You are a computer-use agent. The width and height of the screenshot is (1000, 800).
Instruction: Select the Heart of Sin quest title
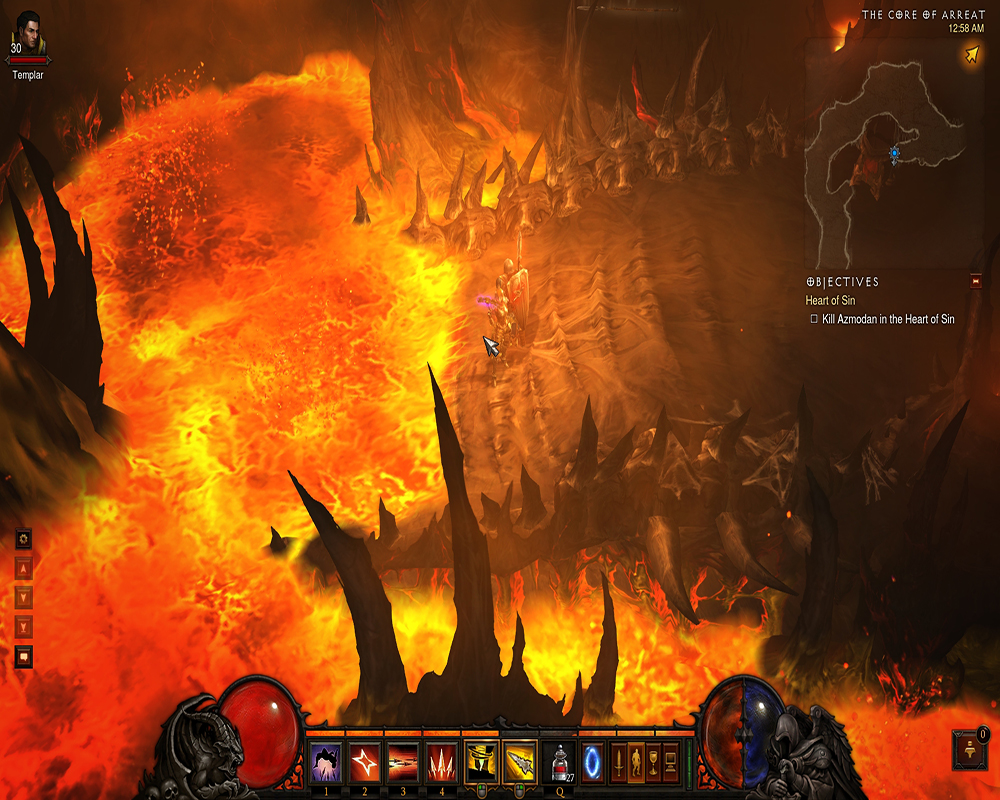pyautogui.click(x=831, y=300)
